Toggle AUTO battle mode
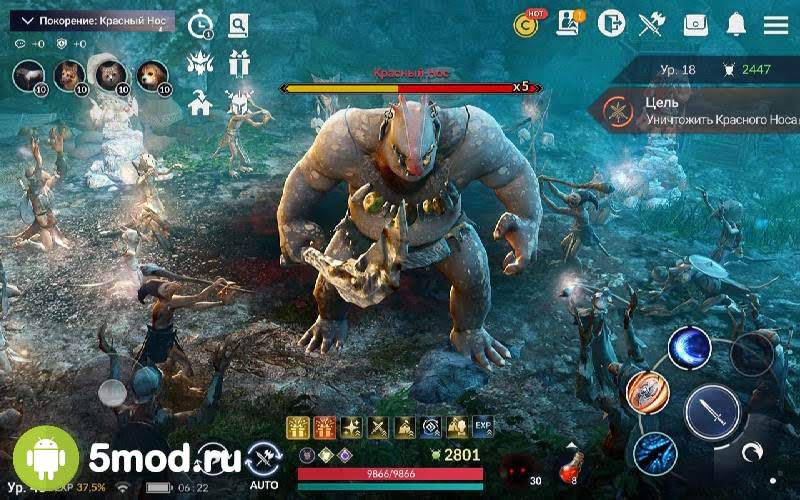This screenshot has height=500, width=800. (264, 462)
